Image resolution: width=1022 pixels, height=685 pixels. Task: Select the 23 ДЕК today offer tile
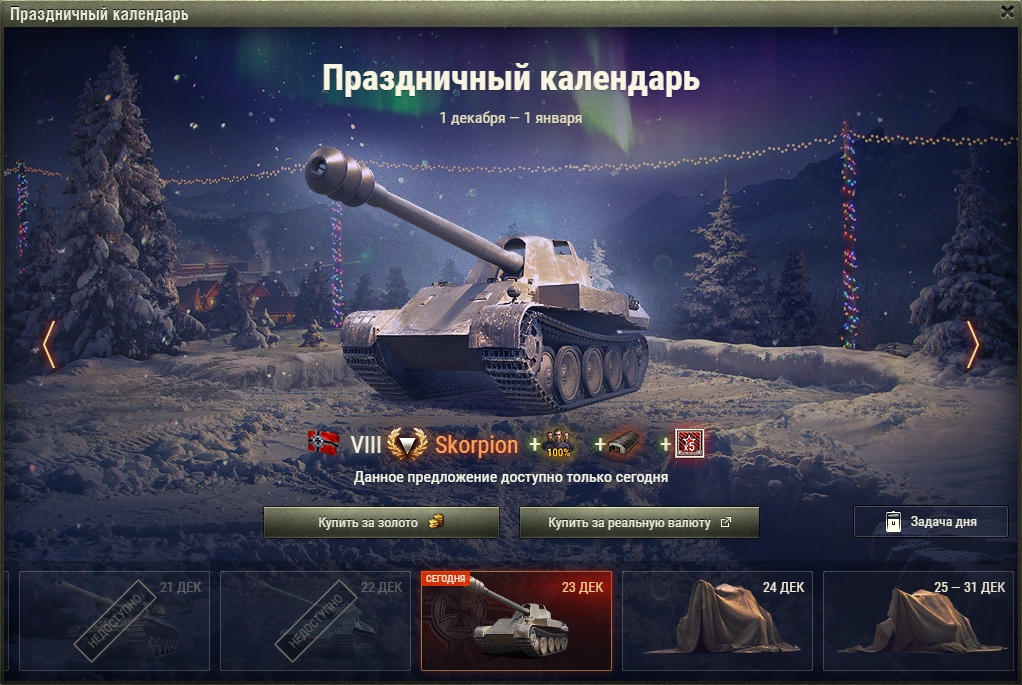coord(516,620)
